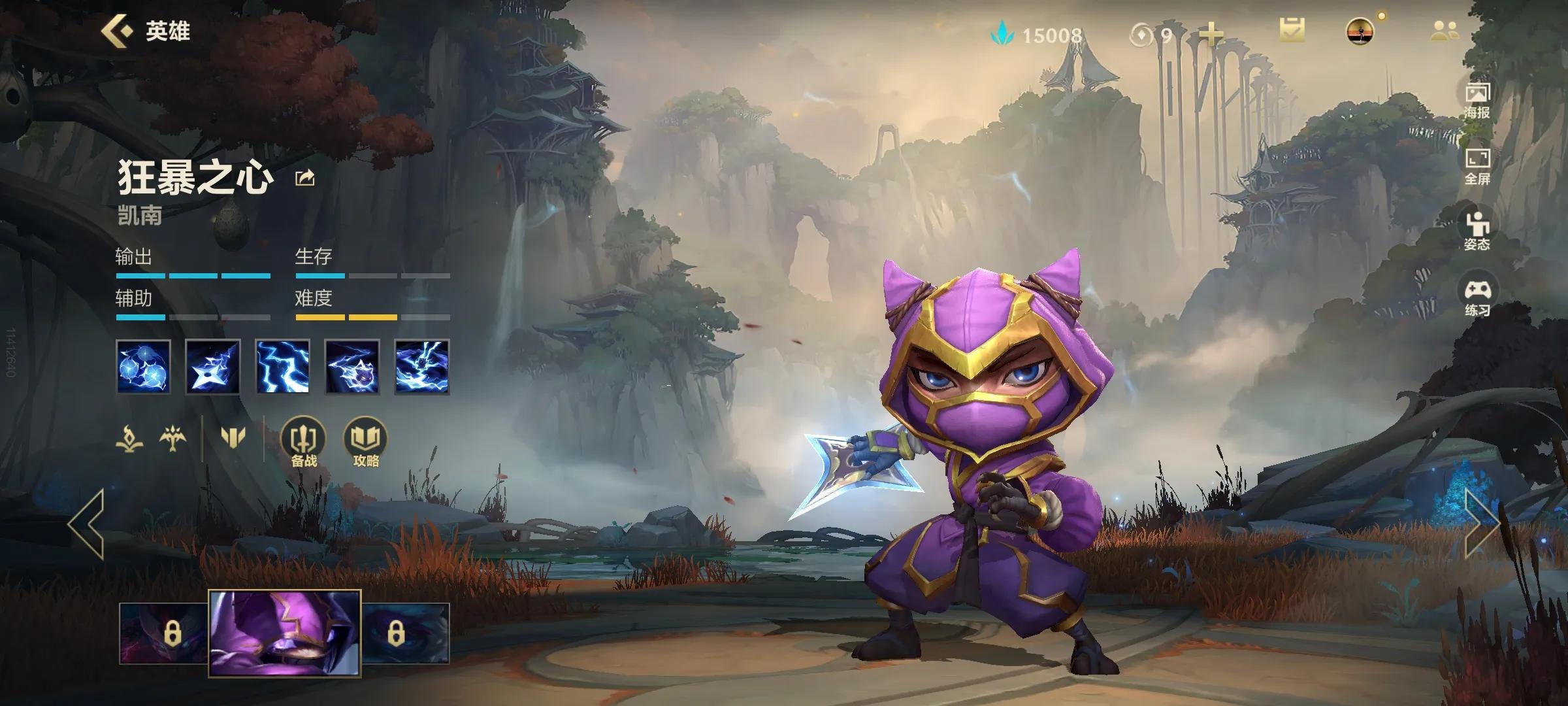The width and height of the screenshot is (1568, 706).
Task: Open the 姿态 pose options
Action: point(1477,231)
